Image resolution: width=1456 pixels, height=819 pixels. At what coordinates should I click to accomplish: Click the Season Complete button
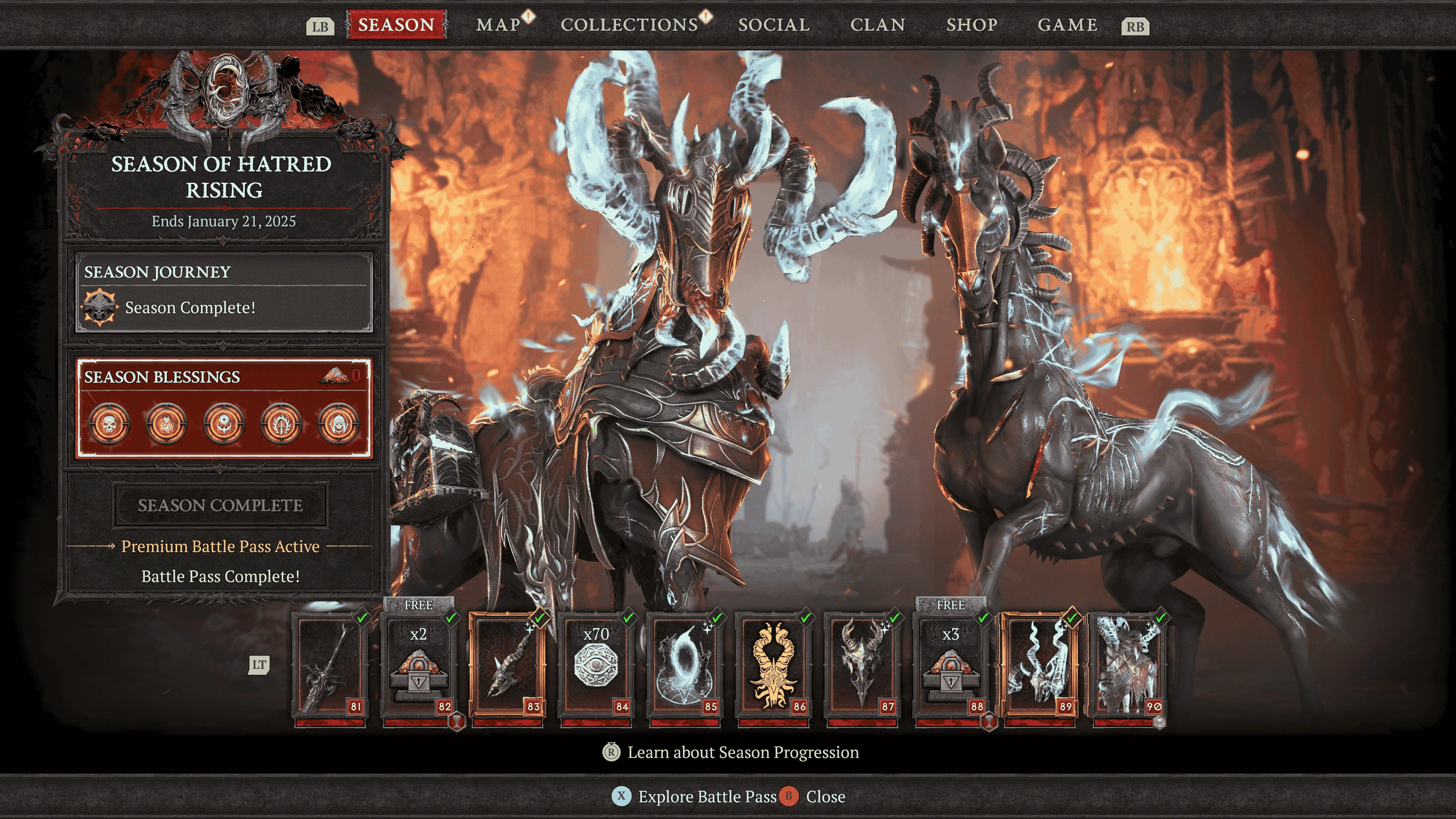[220, 505]
